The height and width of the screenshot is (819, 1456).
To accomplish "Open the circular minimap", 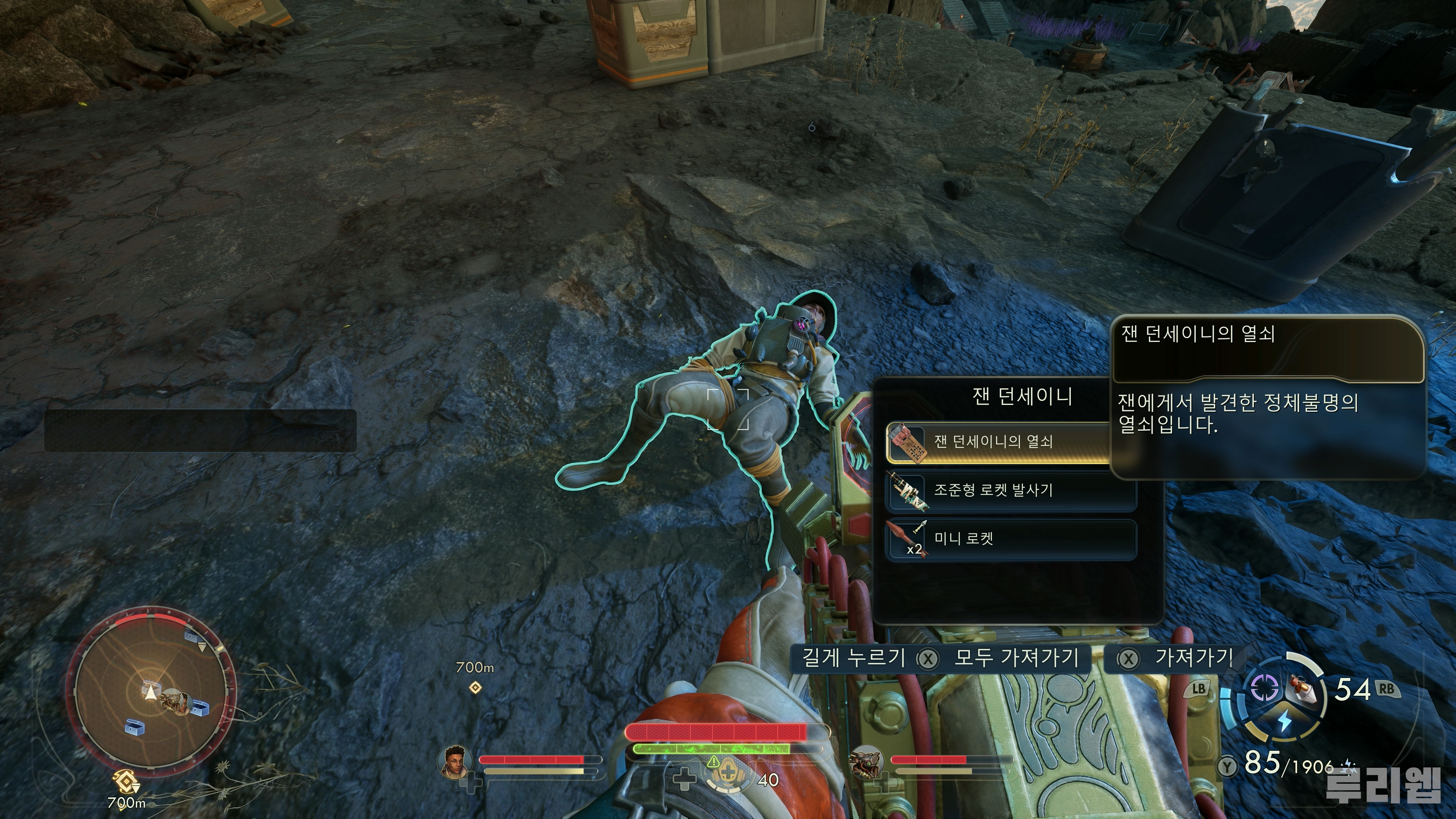I will pyautogui.click(x=151, y=691).
